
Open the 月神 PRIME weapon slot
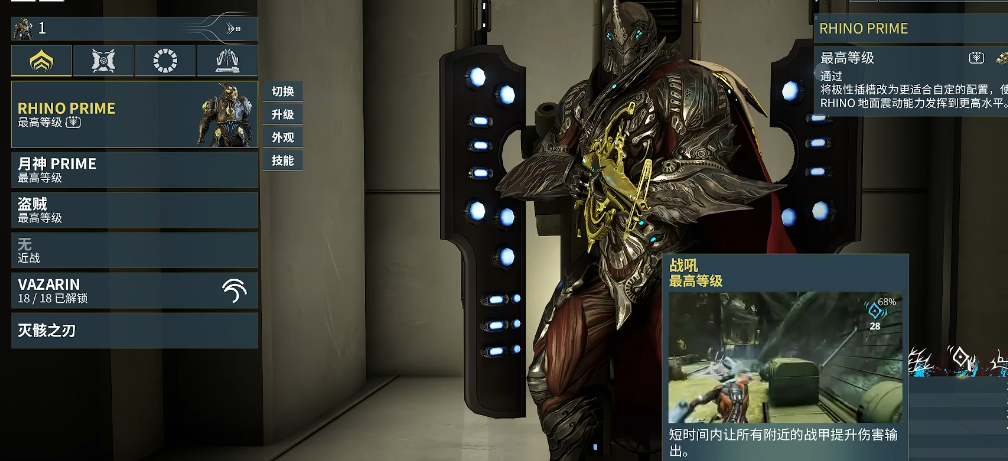134,169
